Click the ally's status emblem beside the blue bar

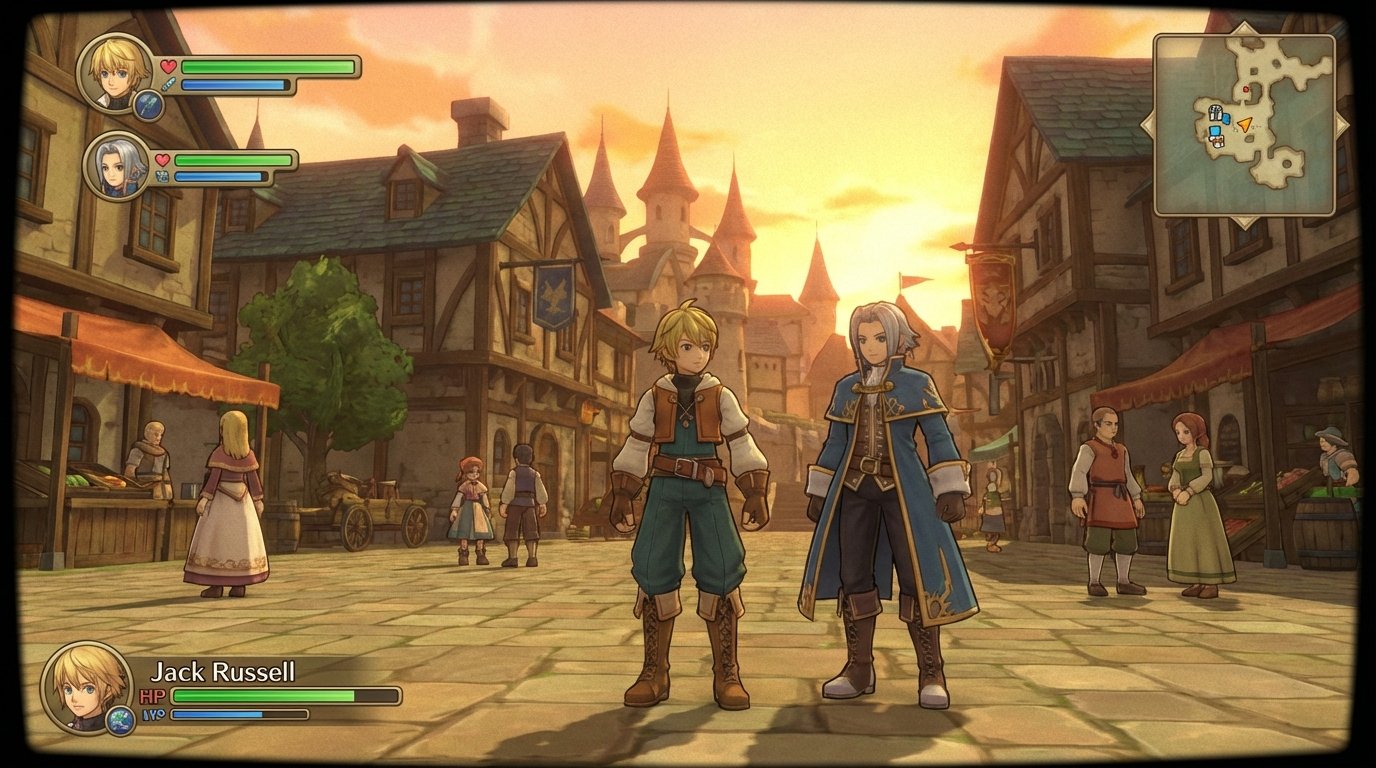(164, 175)
